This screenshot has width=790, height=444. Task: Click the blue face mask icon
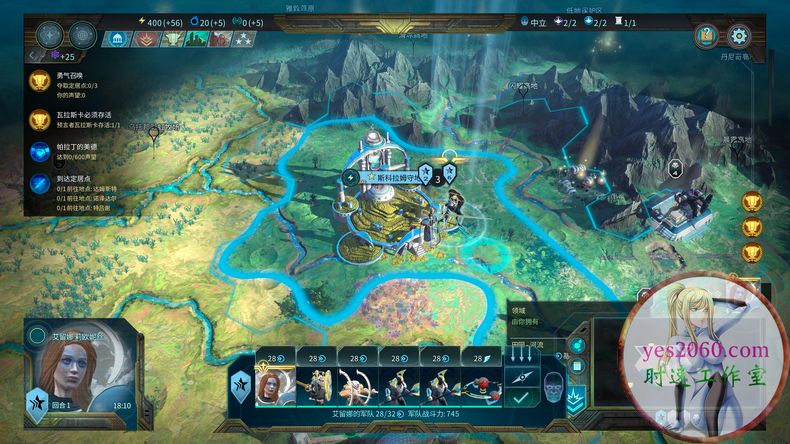[x=553, y=381]
